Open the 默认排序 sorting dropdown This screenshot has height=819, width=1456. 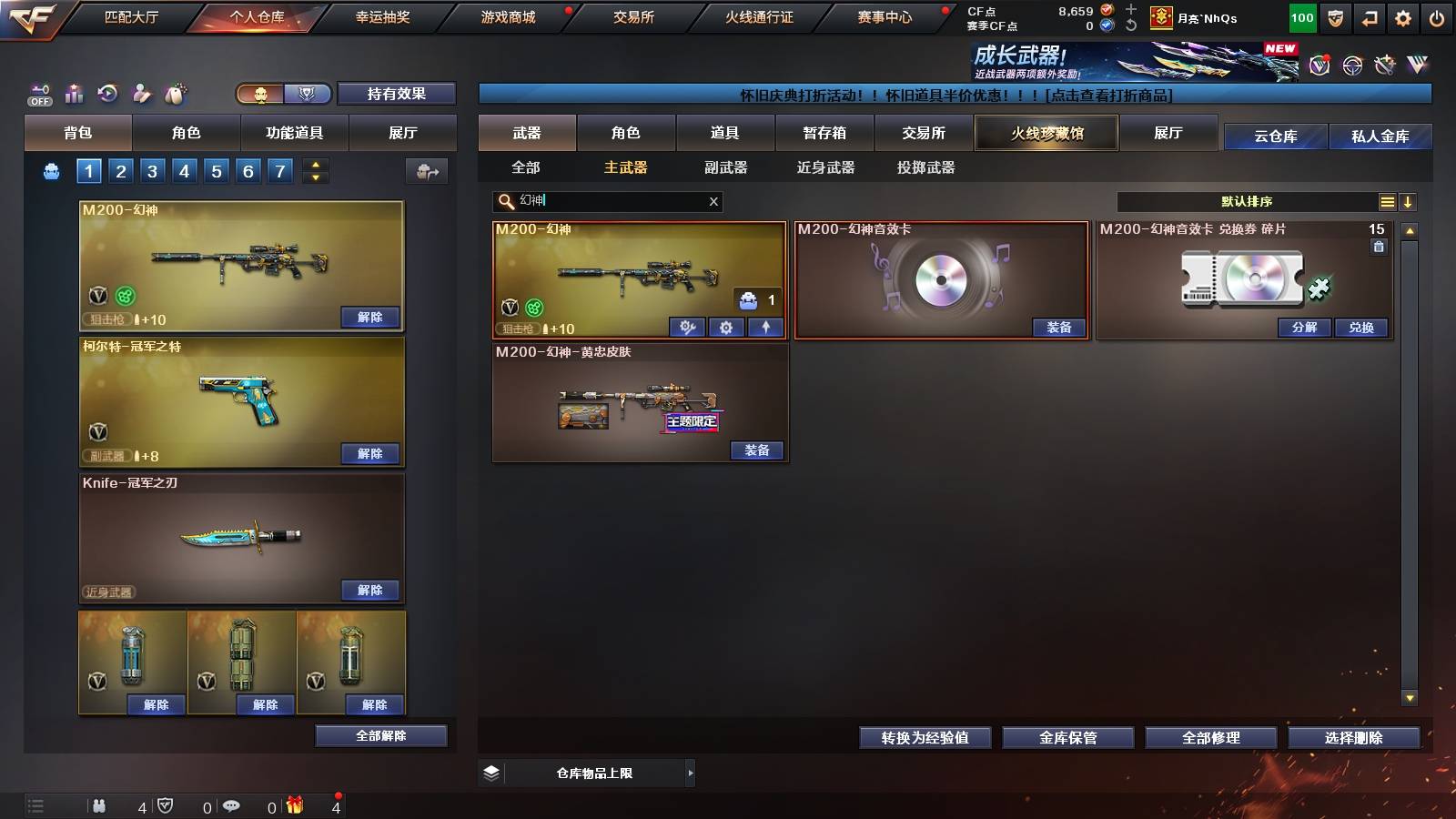click(x=1245, y=201)
